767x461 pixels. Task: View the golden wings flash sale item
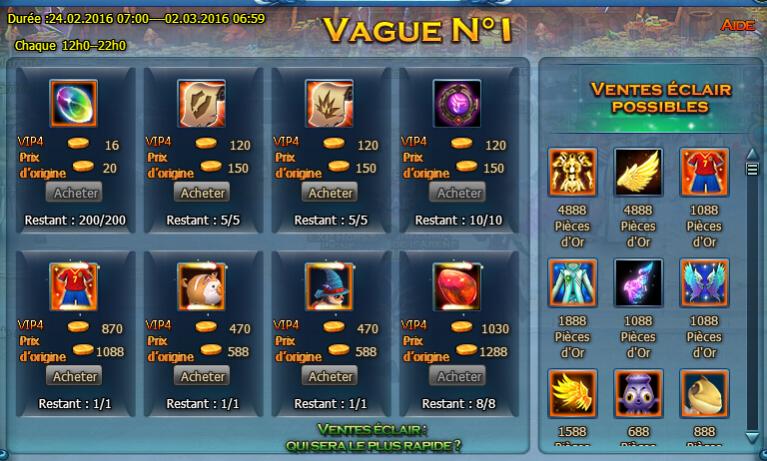click(638, 172)
